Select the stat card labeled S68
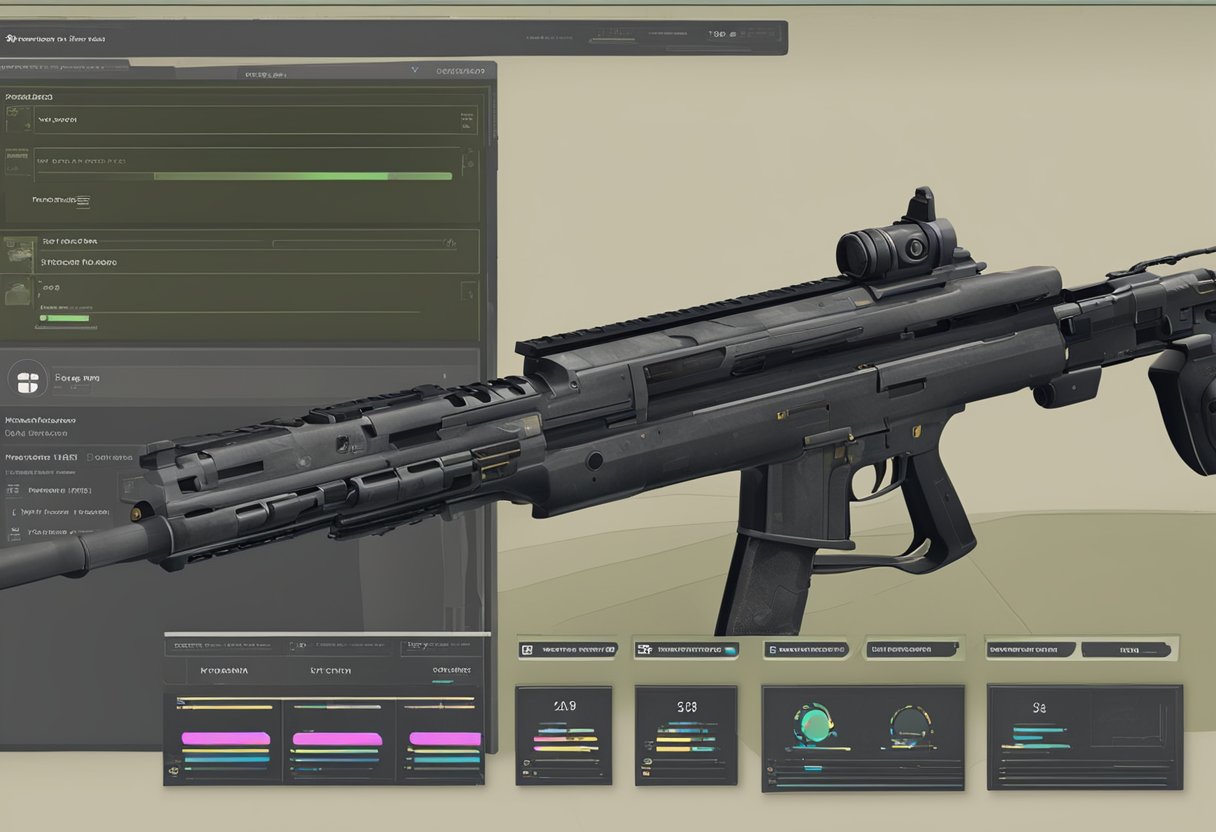Image resolution: width=1216 pixels, height=832 pixels. 685,734
